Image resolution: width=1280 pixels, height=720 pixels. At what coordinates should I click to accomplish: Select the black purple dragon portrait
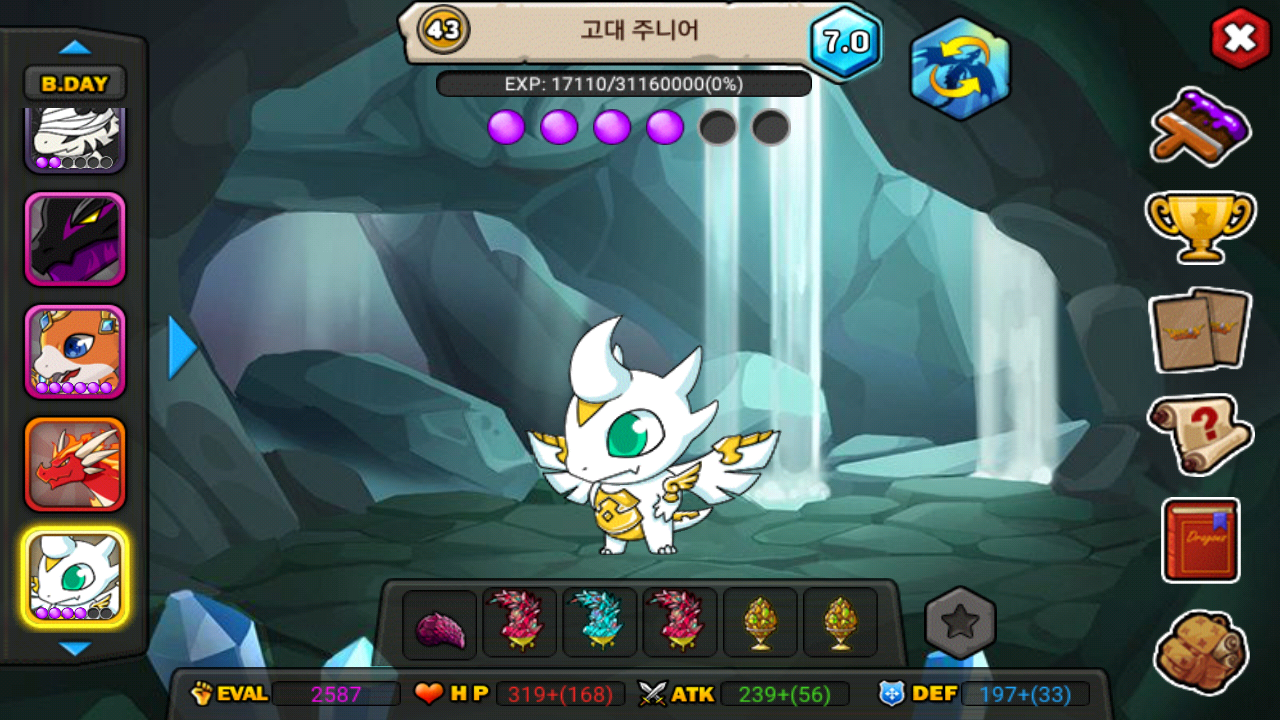click(75, 240)
